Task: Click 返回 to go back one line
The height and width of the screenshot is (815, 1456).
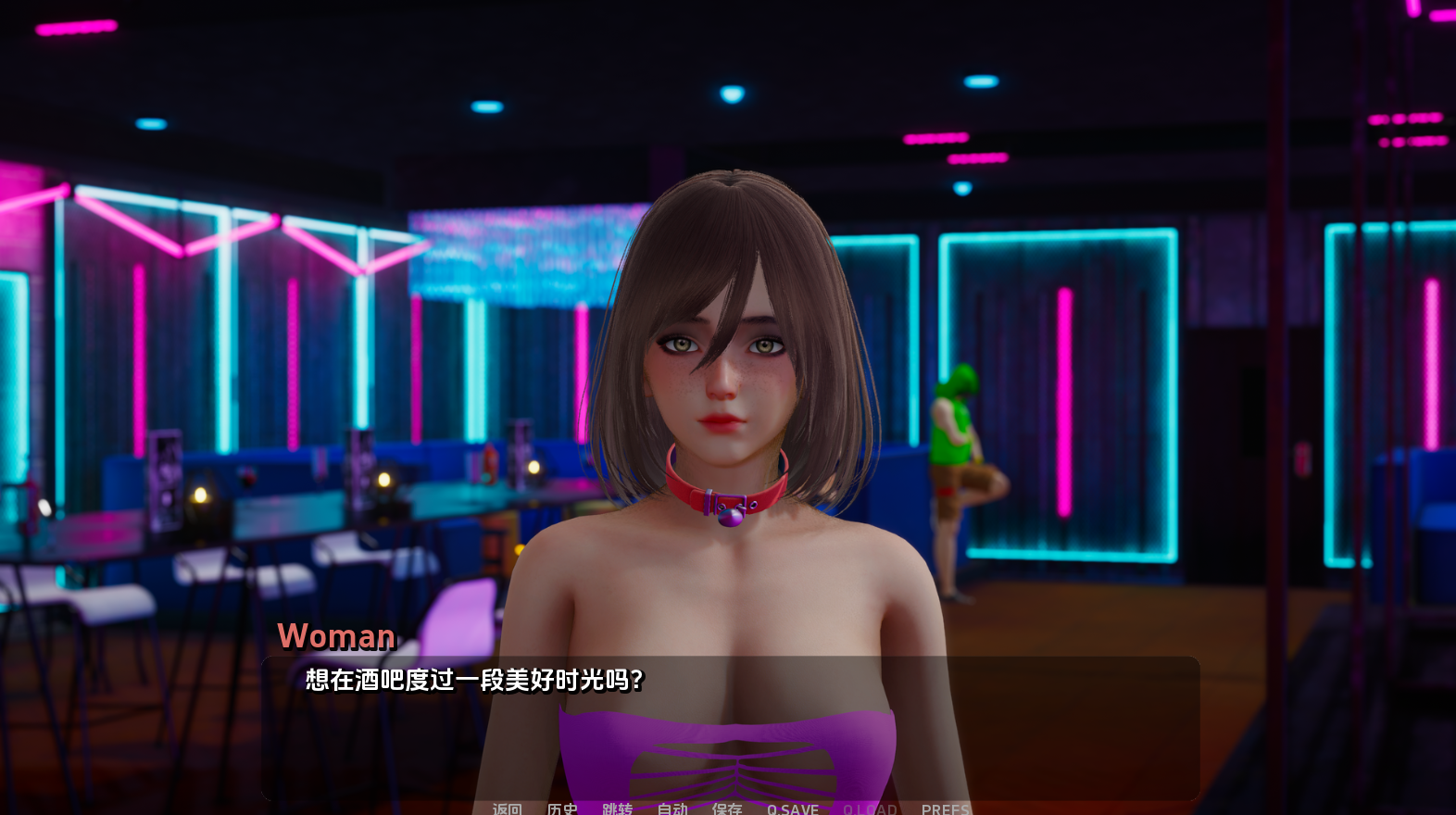Action: [506, 808]
